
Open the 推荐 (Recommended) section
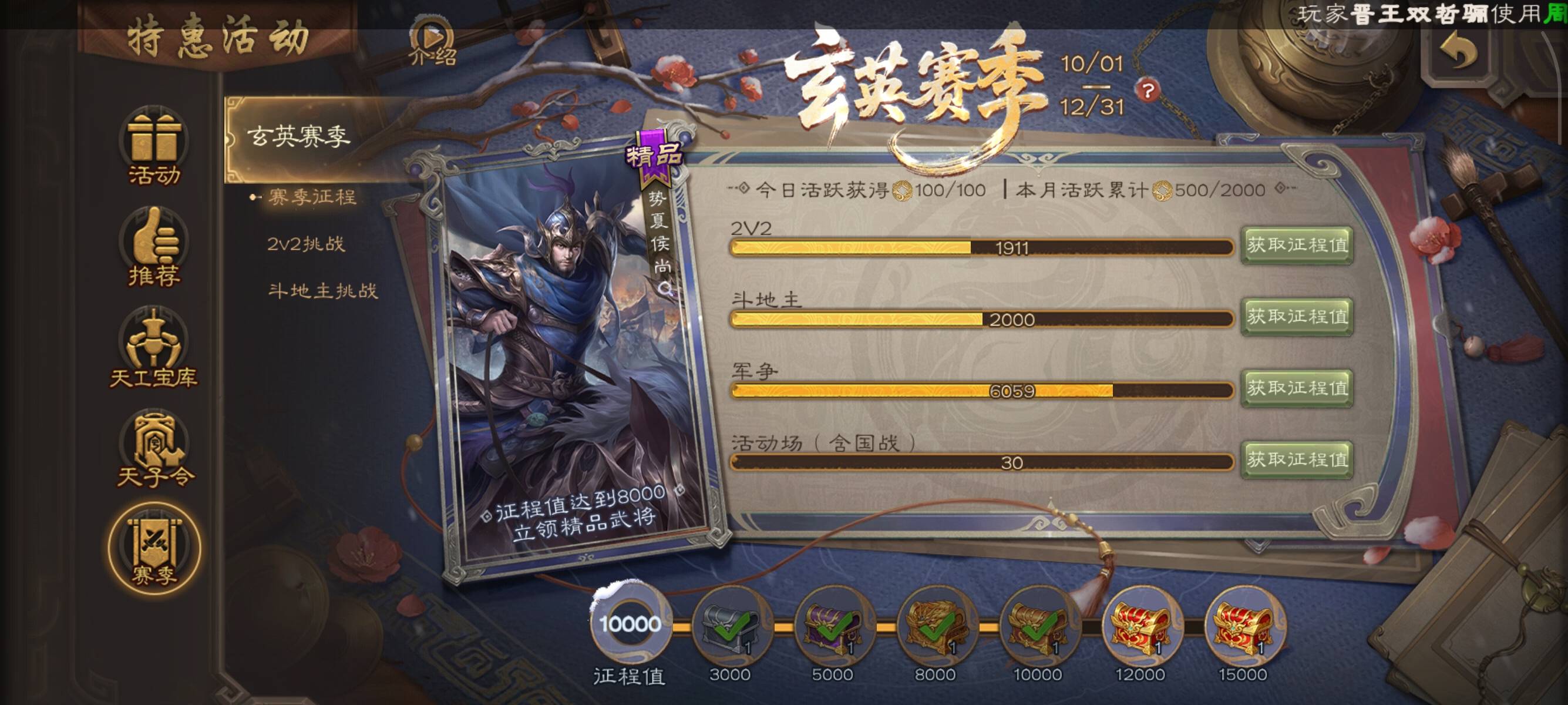(154, 248)
